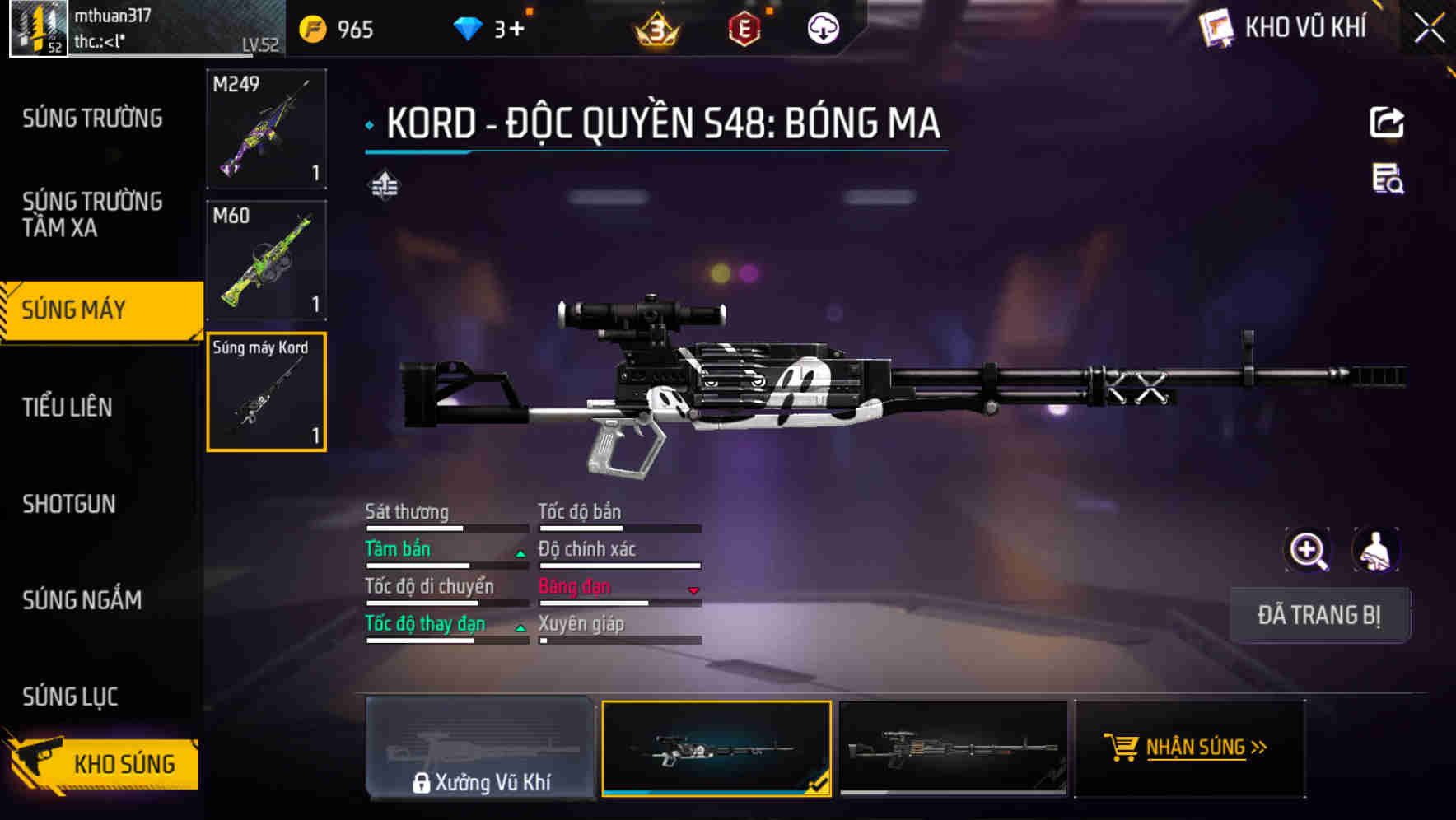The width and height of the screenshot is (1456, 820).
Task: Zoom in on weapon with magnifier icon
Action: coord(1308,550)
